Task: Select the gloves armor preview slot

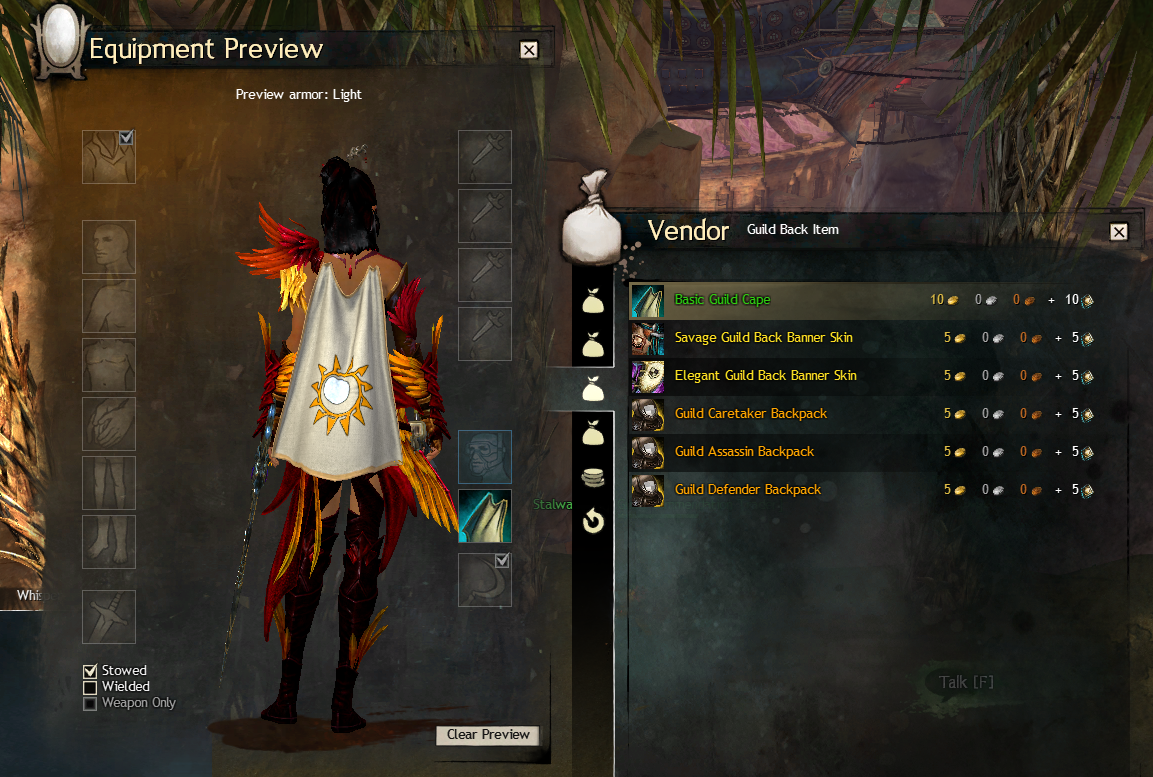Action: pos(109,424)
